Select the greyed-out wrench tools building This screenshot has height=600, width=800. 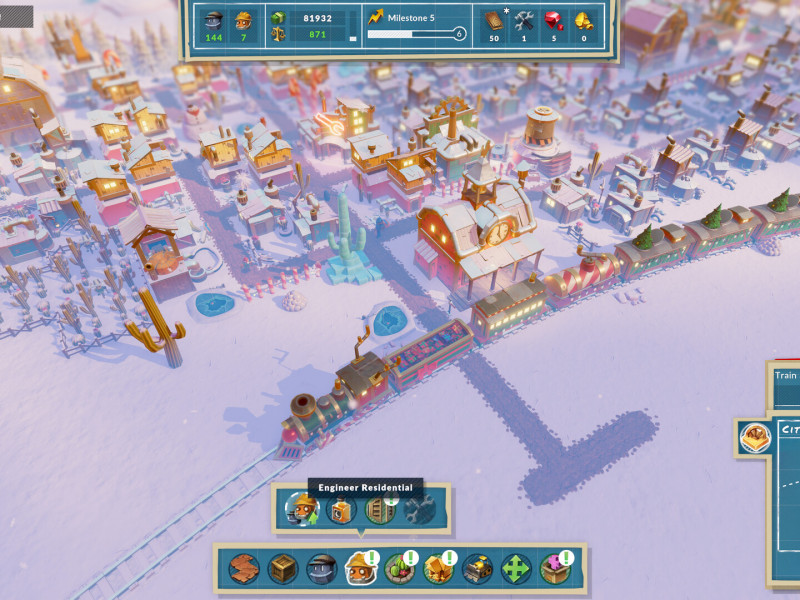pos(419,510)
